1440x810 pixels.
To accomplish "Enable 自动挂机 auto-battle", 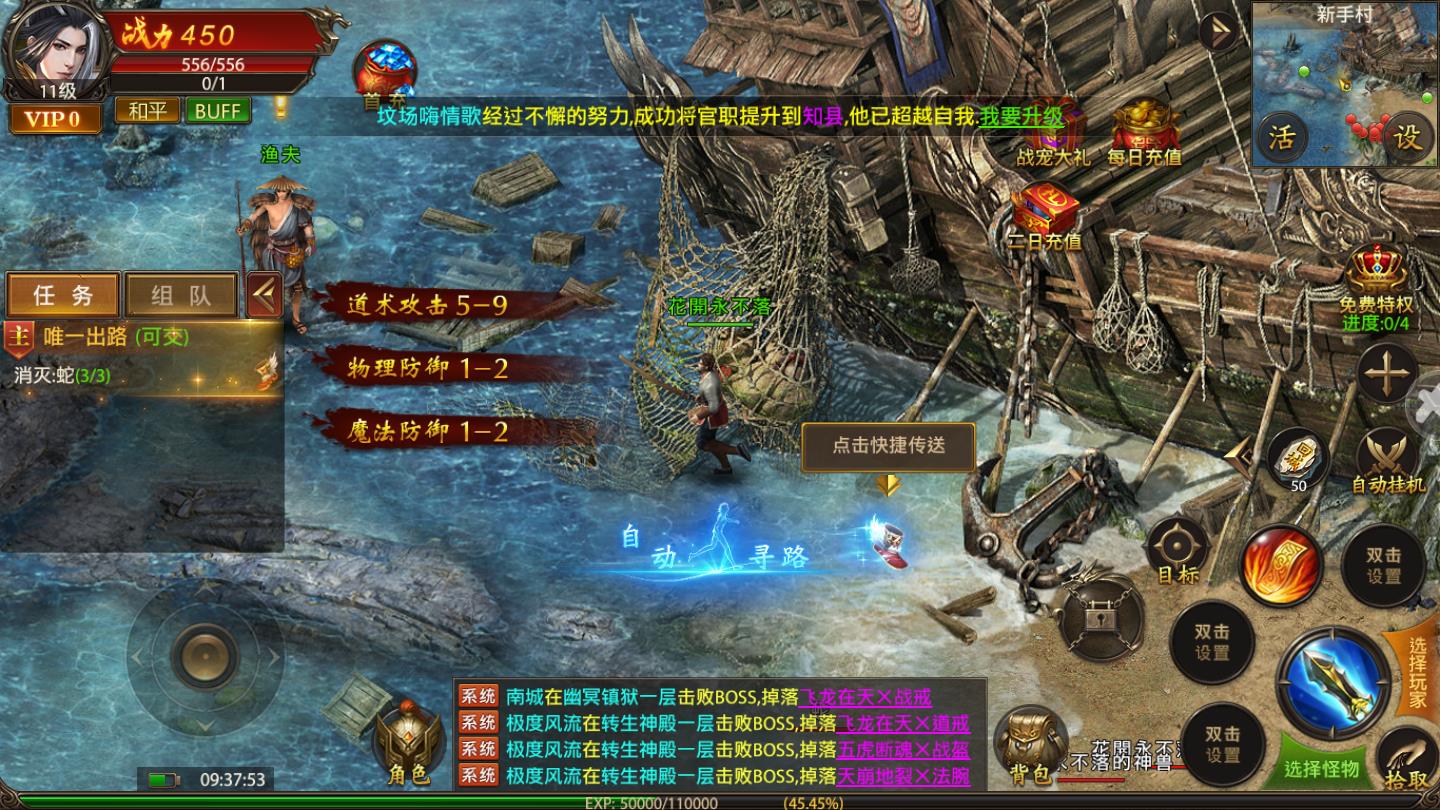I will (x=1388, y=462).
